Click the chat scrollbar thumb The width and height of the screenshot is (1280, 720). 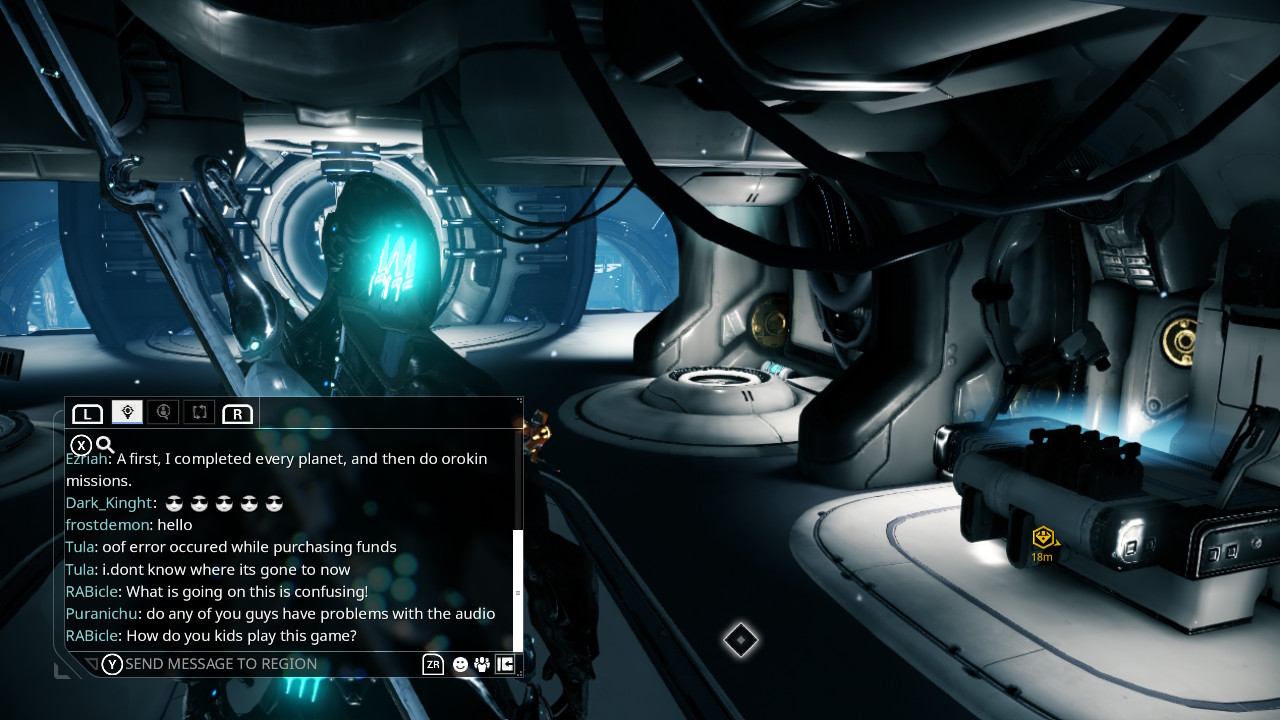click(518, 590)
